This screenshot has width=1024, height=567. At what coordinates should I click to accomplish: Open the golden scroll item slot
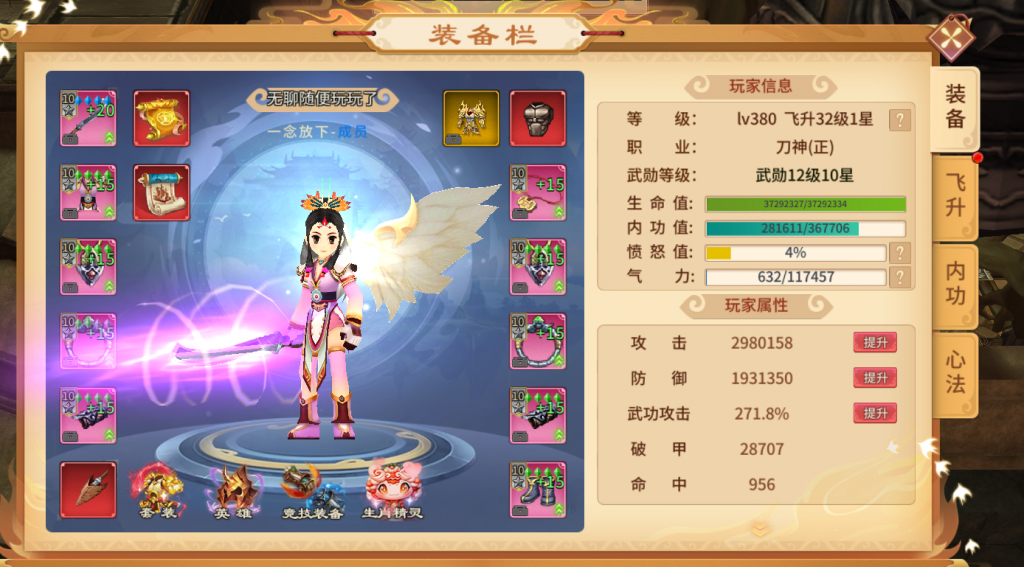point(162,119)
